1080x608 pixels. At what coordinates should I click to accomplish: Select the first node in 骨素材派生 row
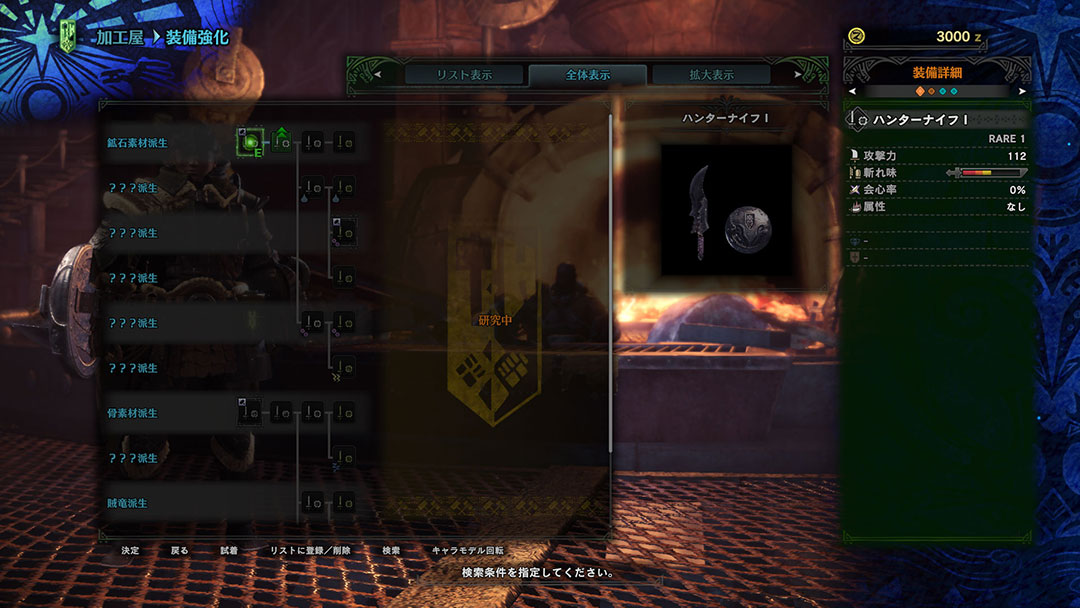249,412
